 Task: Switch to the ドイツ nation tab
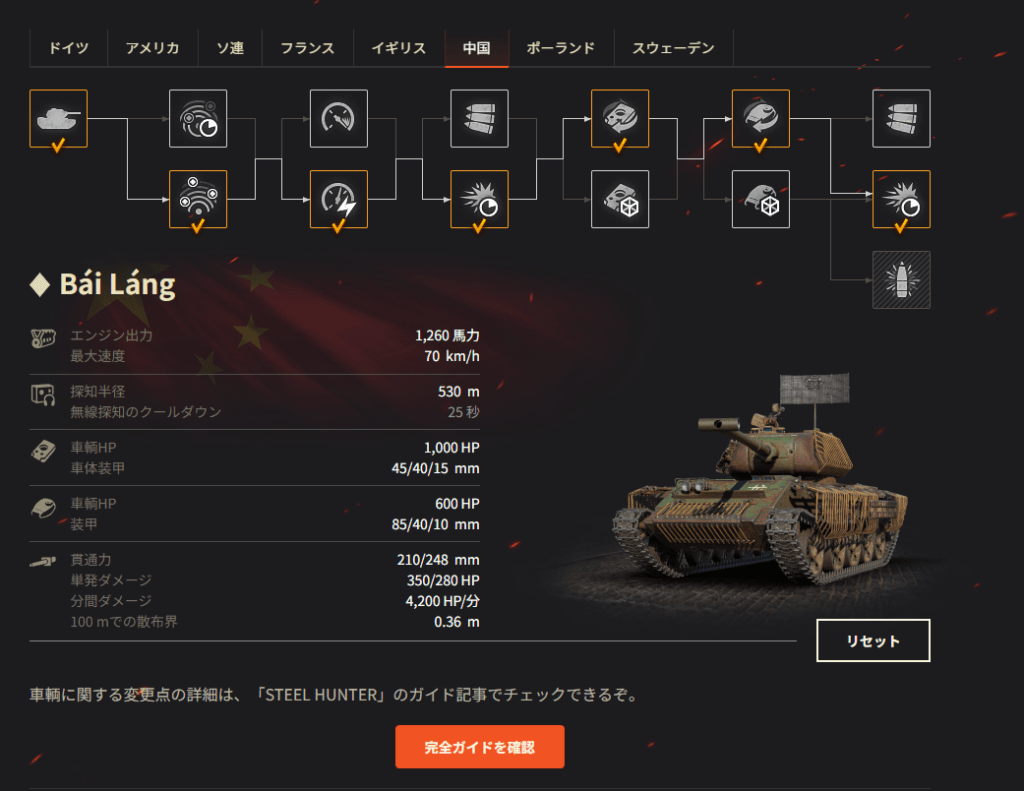tap(69, 48)
